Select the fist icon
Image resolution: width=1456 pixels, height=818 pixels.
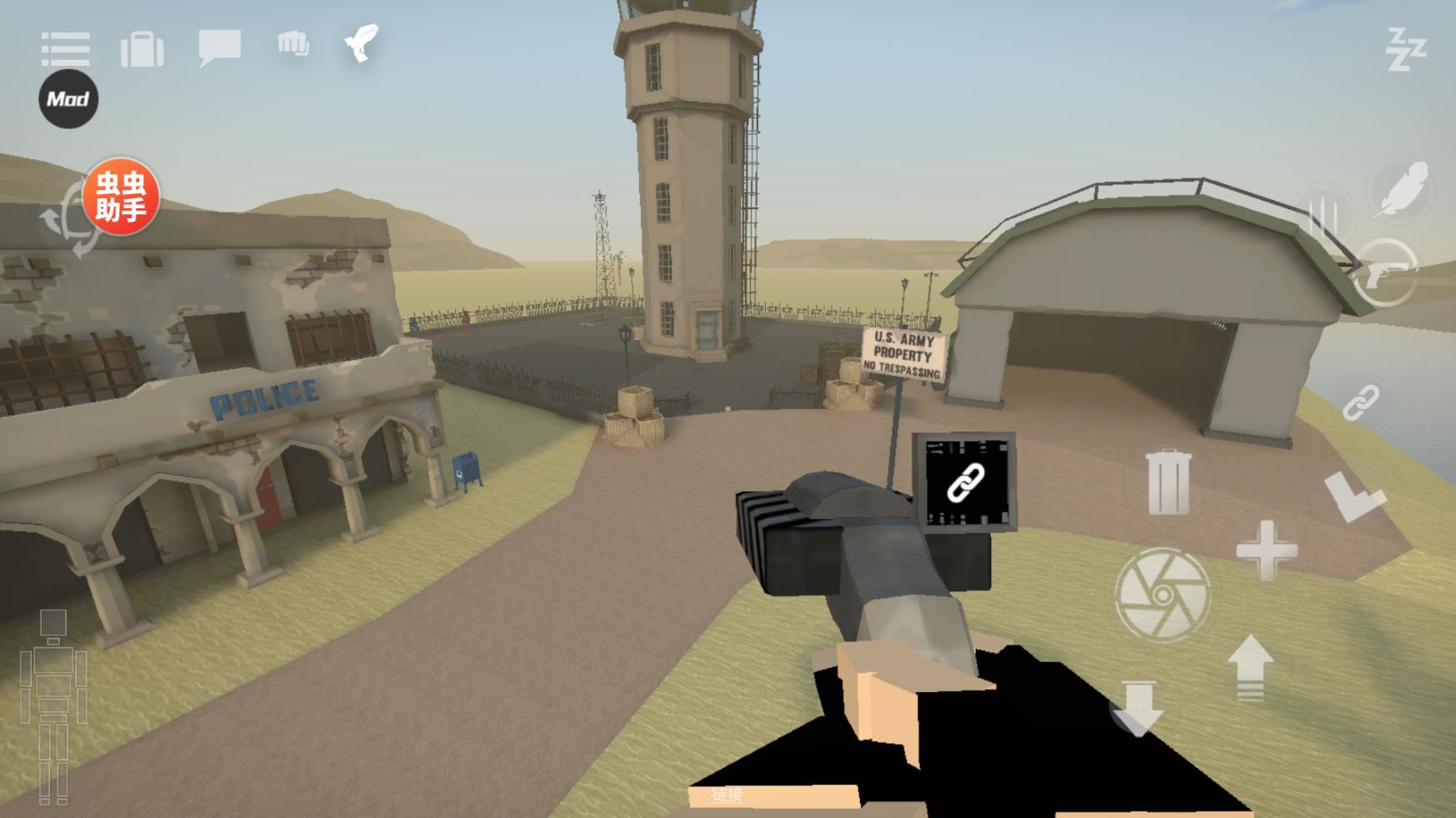[x=293, y=44]
